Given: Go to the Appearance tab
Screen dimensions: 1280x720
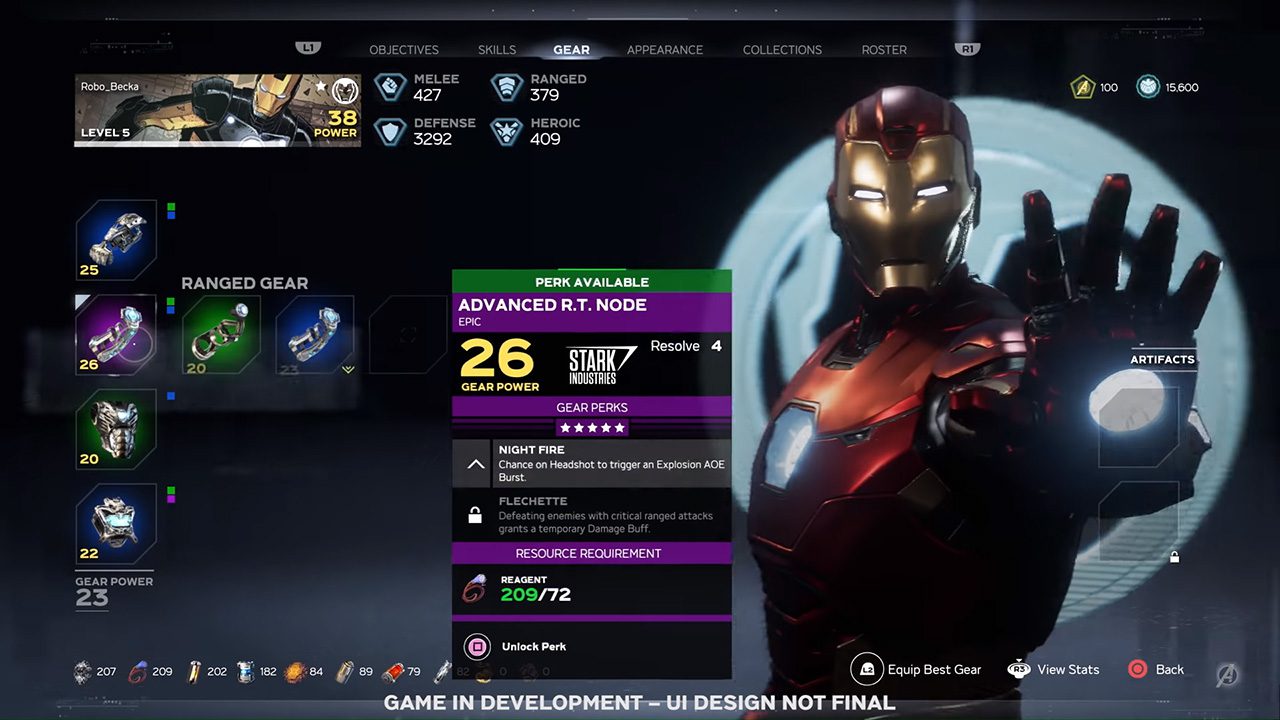Looking at the screenshot, I should [x=665, y=50].
